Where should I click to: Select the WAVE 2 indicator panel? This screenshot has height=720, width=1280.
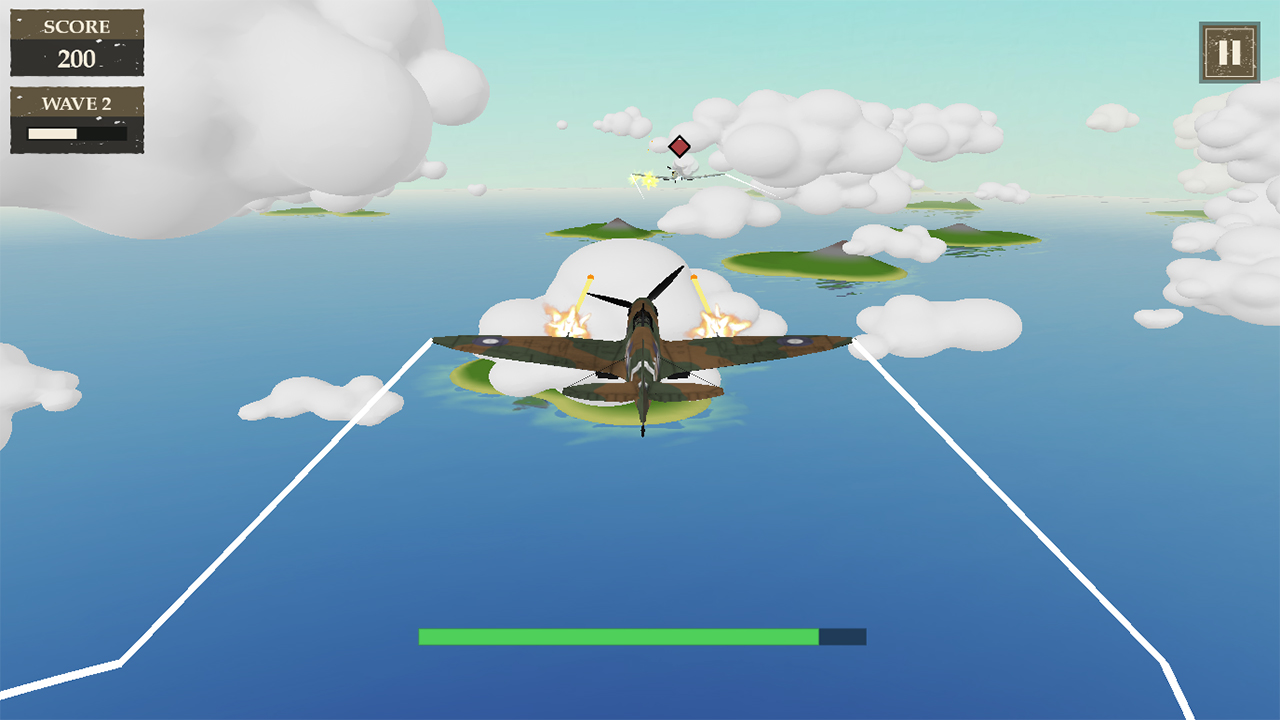pyautogui.click(x=75, y=120)
